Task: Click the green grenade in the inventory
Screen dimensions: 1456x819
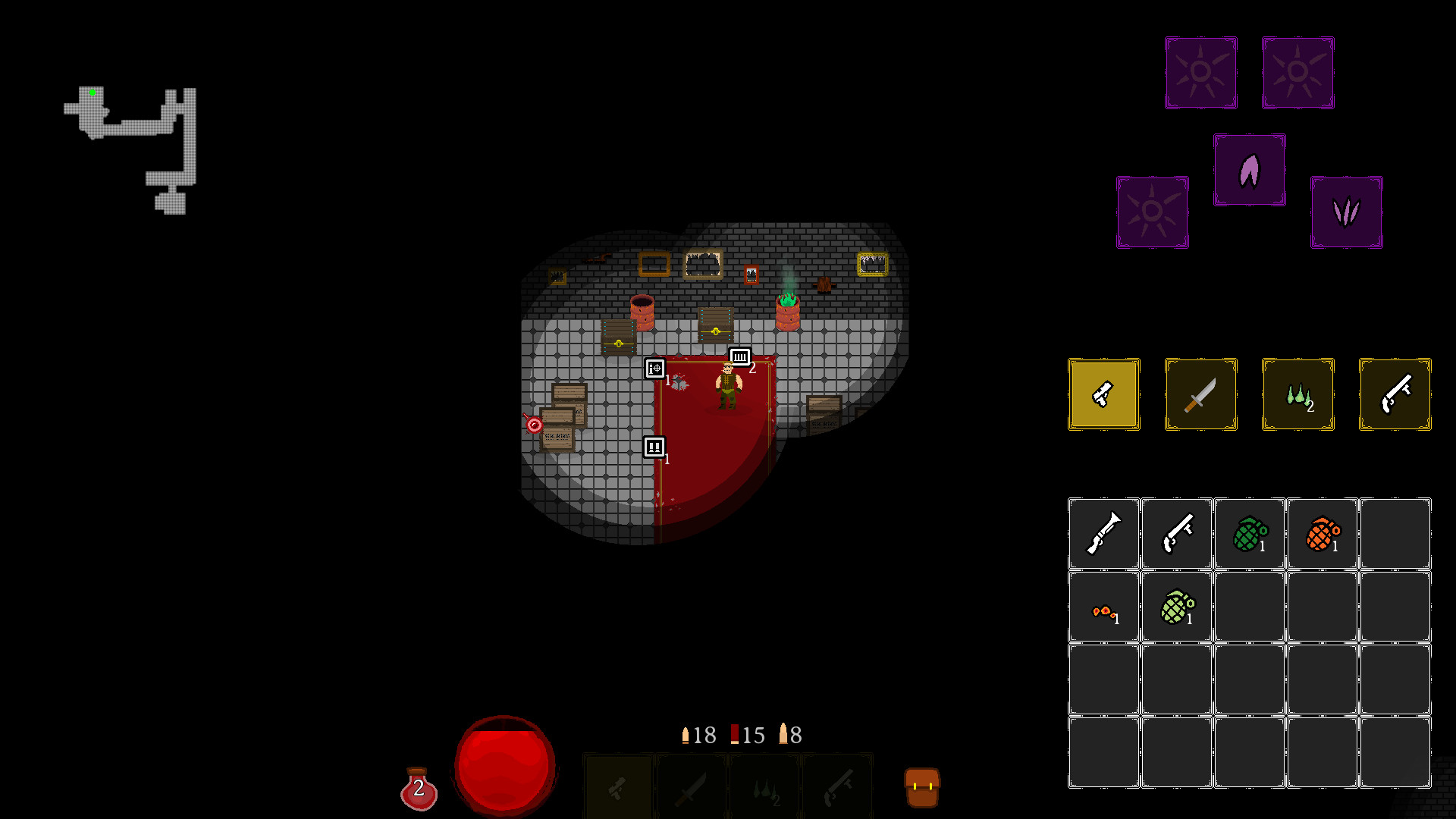Action: (1249, 532)
